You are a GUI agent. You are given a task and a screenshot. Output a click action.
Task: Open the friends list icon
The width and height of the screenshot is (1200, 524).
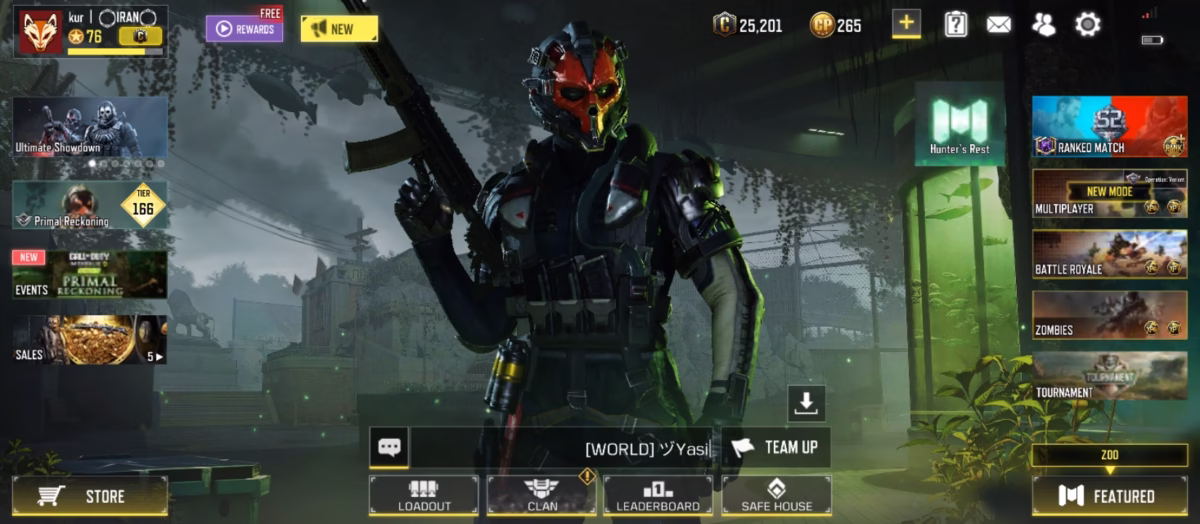[1043, 25]
